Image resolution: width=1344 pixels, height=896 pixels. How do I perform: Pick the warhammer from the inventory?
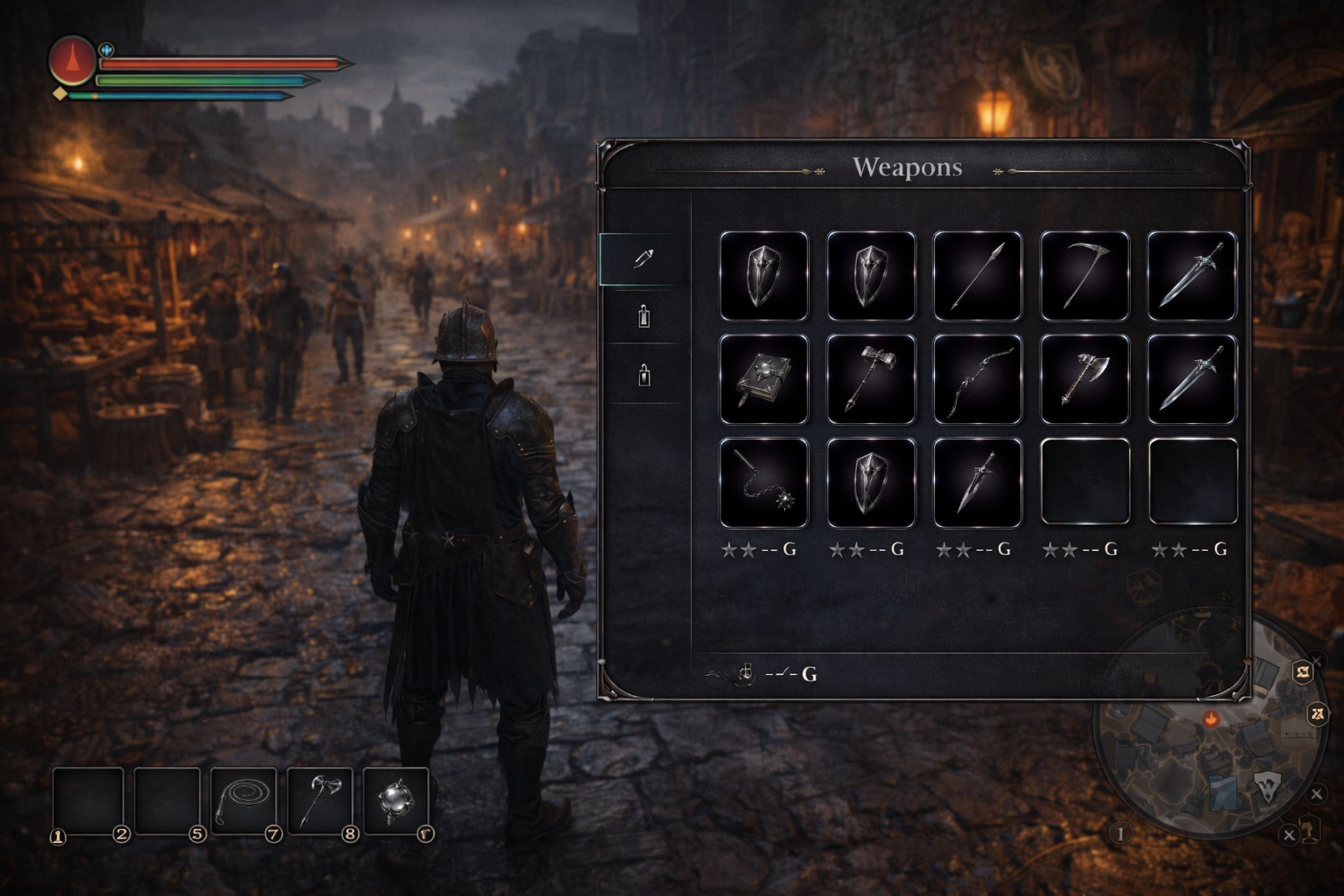pyautogui.click(x=871, y=379)
